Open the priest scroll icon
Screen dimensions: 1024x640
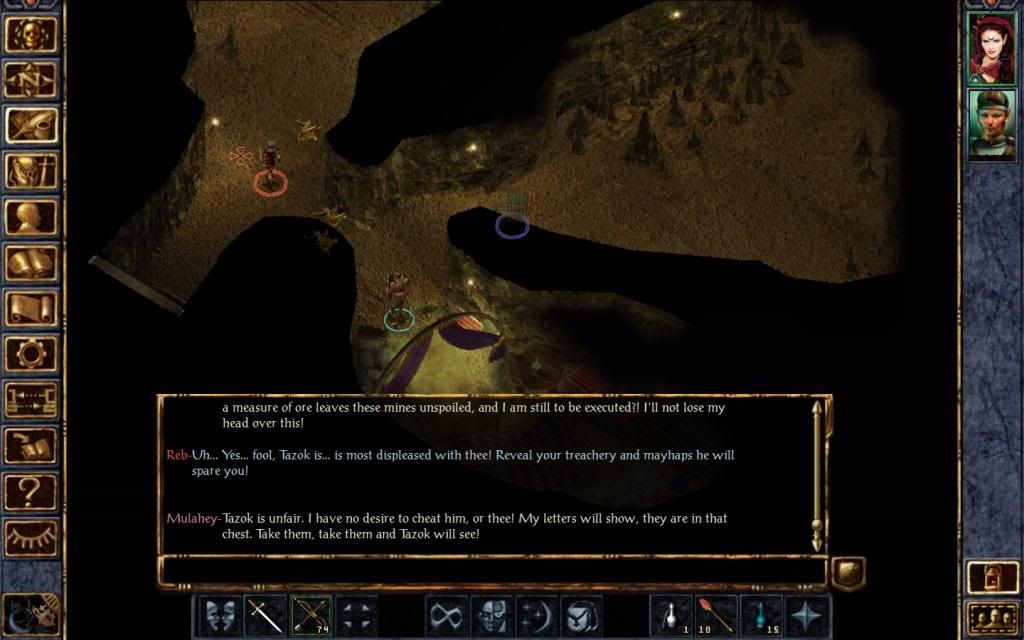31,308
